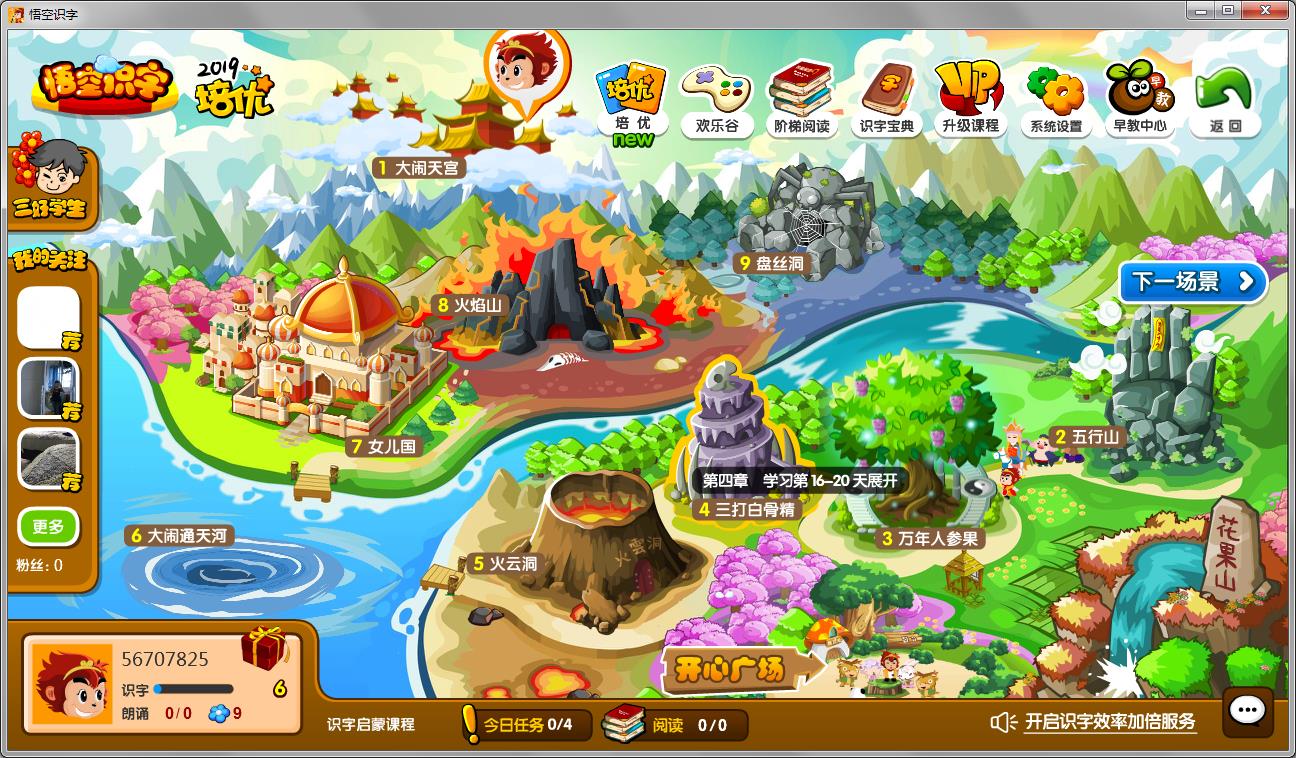Screen dimensions: 1296x758
Task: Go to 下一场景 next scene
Action: coord(1192,282)
